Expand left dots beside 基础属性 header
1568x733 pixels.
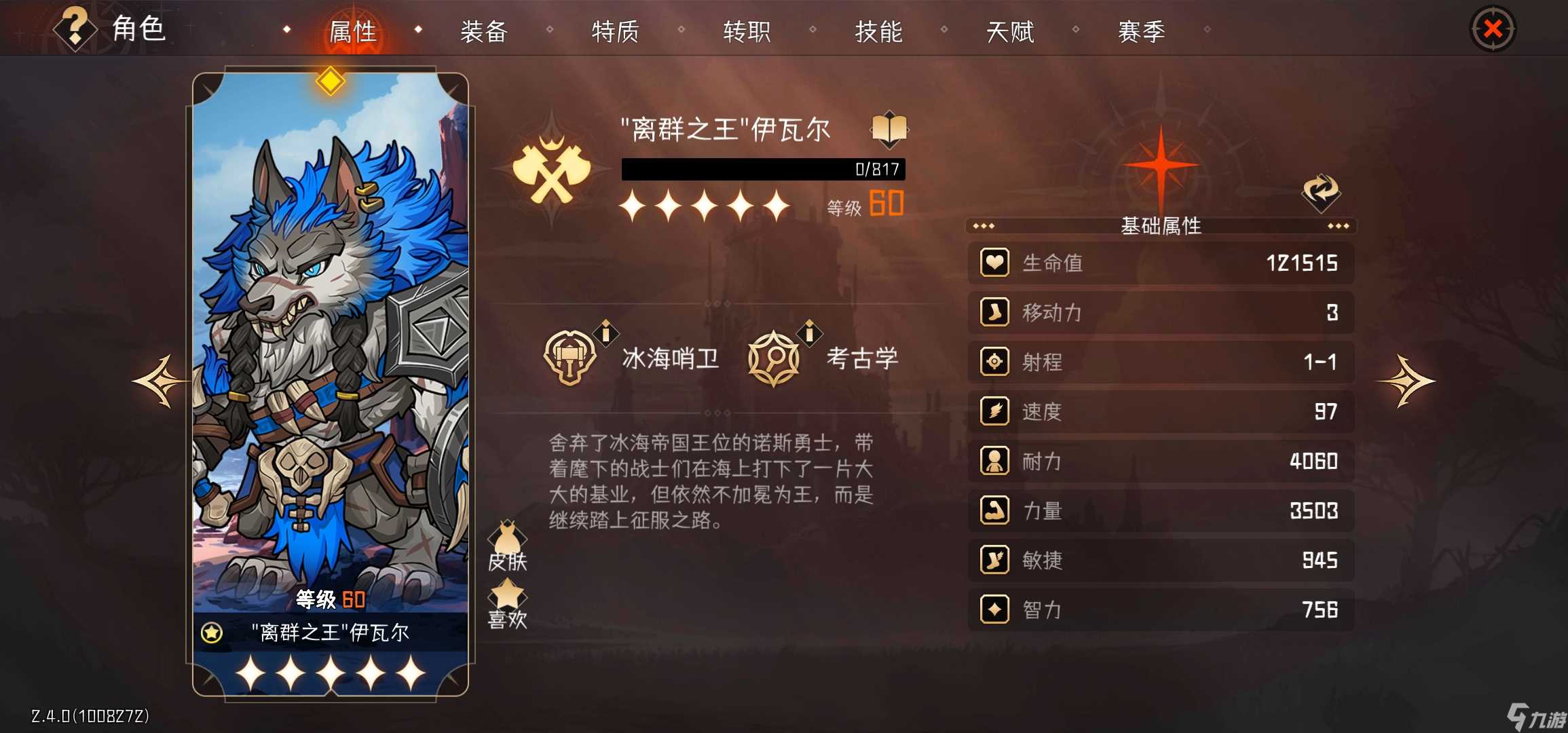[984, 227]
